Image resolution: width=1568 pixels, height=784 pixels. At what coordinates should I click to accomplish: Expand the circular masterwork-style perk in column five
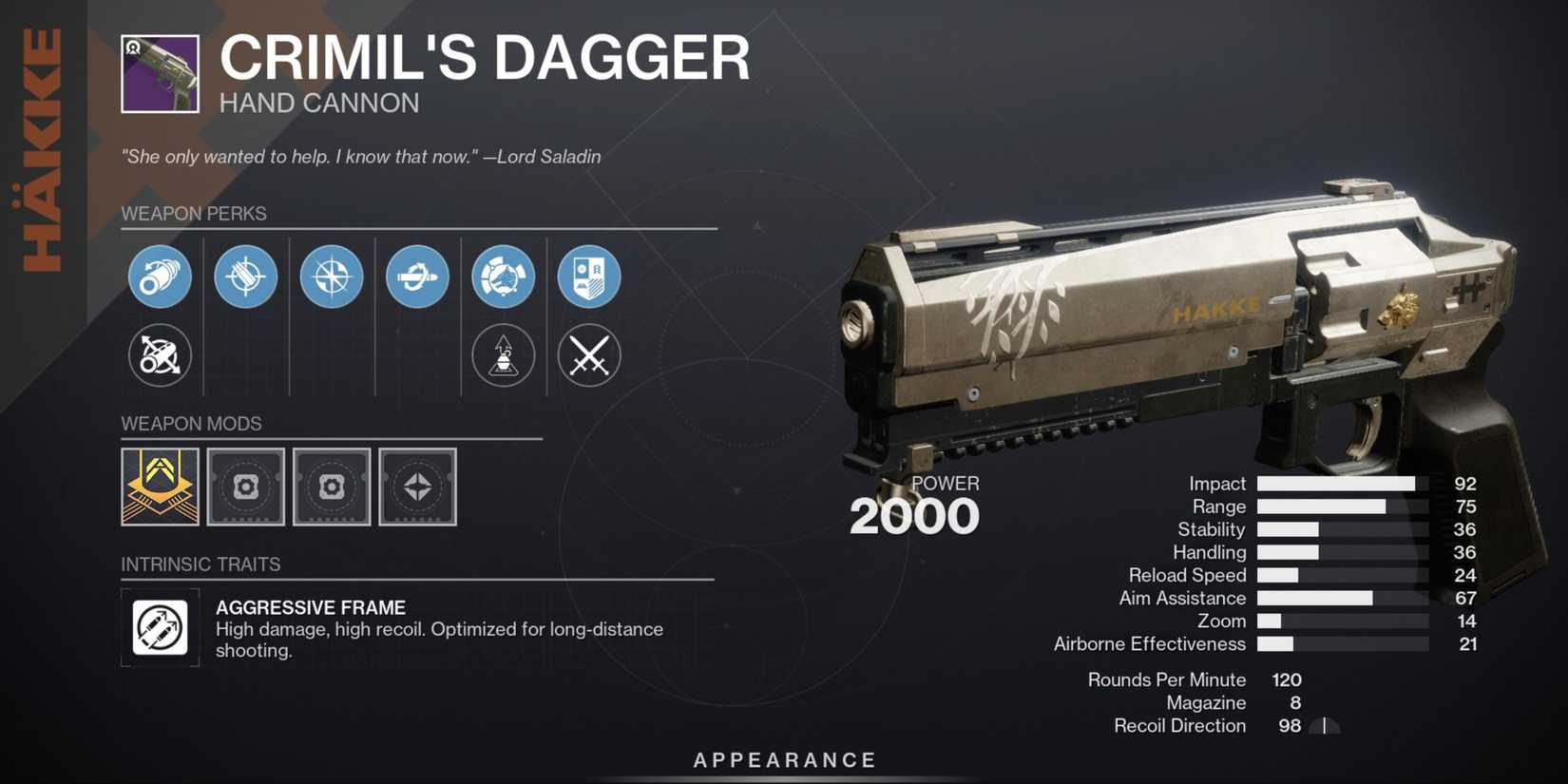[x=503, y=277]
